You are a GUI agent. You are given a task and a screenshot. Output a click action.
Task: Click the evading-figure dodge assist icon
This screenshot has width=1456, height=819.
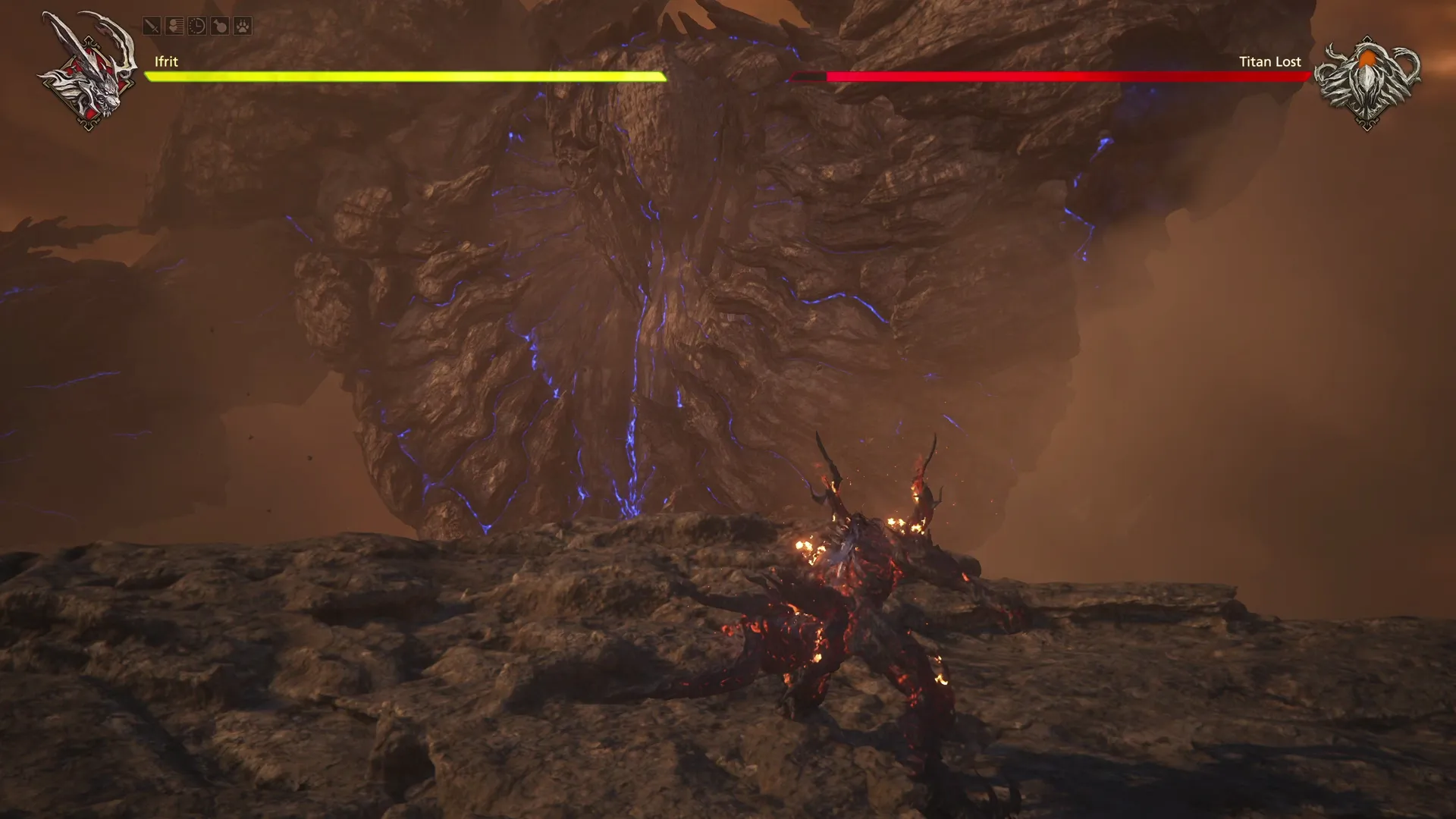[x=174, y=25]
